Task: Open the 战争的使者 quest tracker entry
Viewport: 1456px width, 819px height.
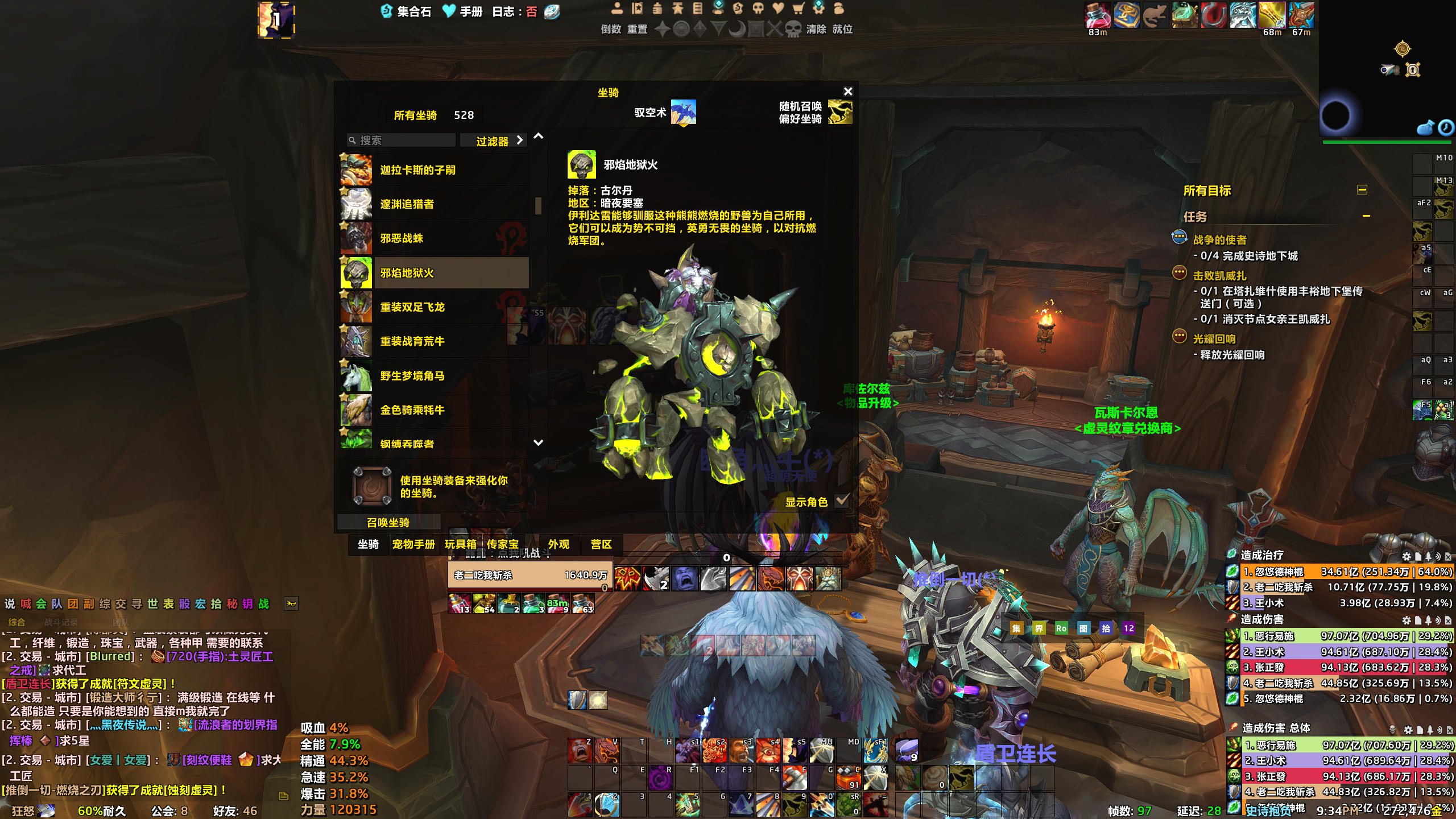Action: click(x=1219, y=240)
